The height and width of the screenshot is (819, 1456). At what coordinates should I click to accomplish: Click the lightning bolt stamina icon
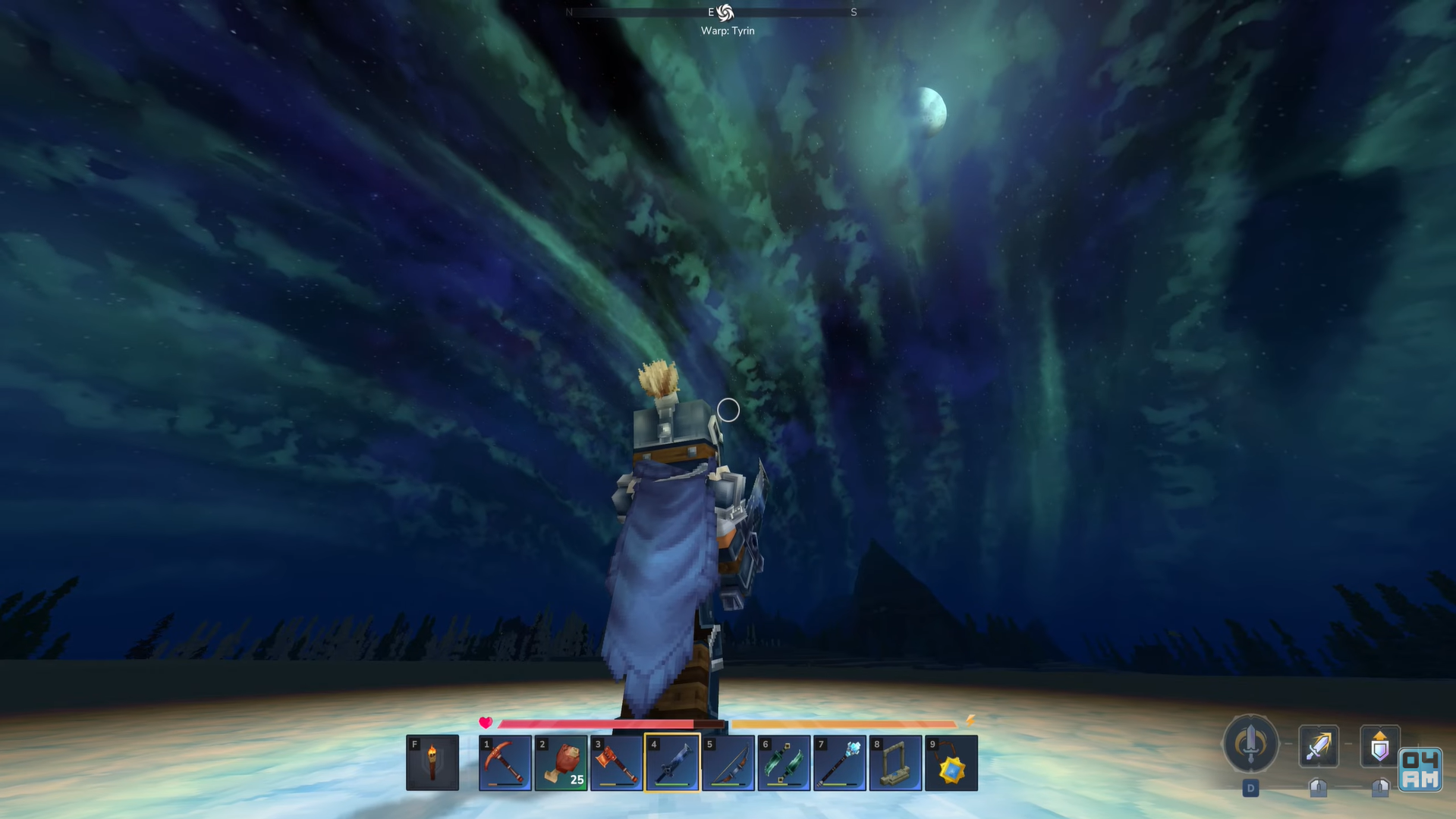[x=969, y=723]
